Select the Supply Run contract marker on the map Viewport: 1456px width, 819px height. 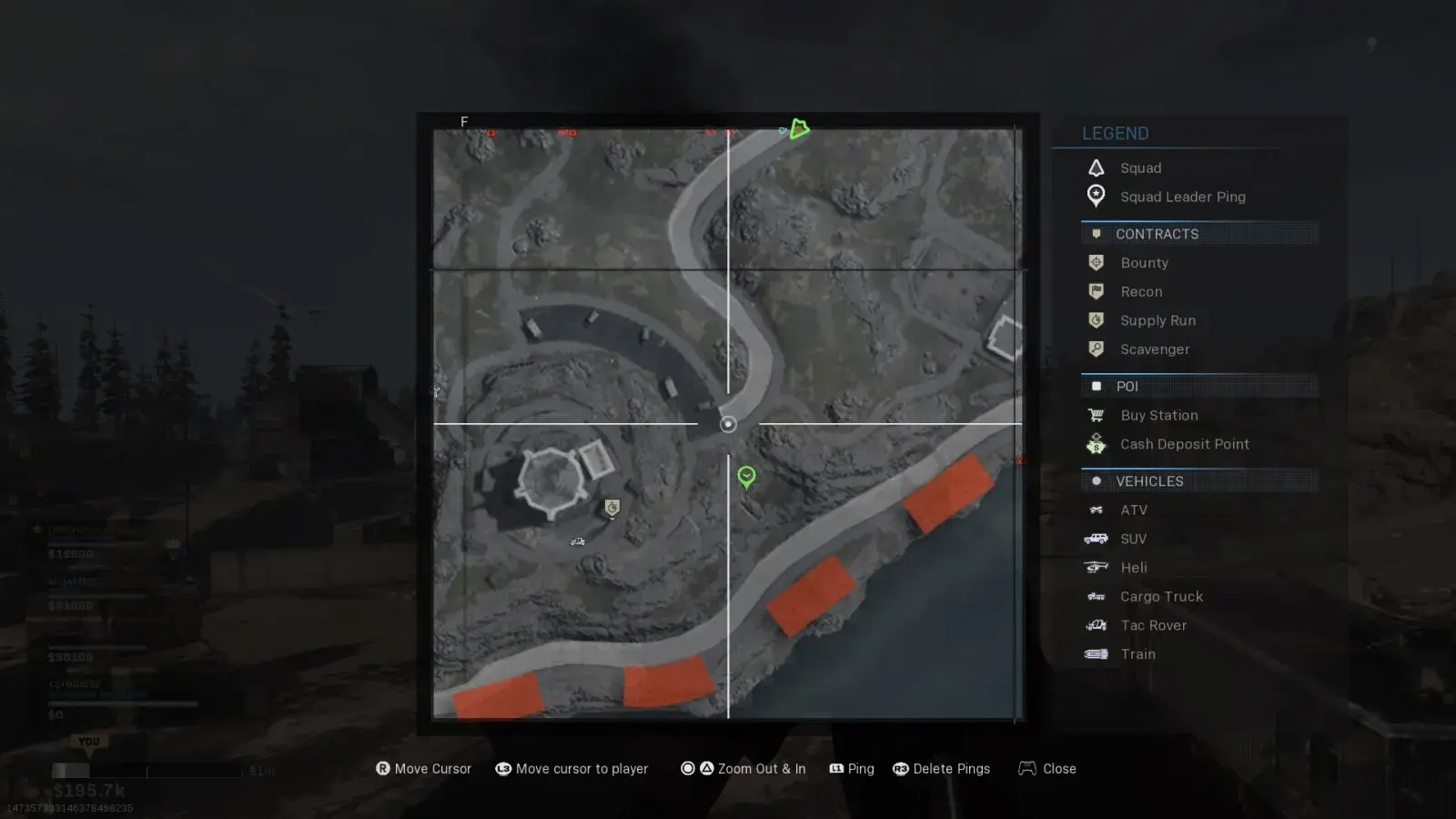(611, 509)
